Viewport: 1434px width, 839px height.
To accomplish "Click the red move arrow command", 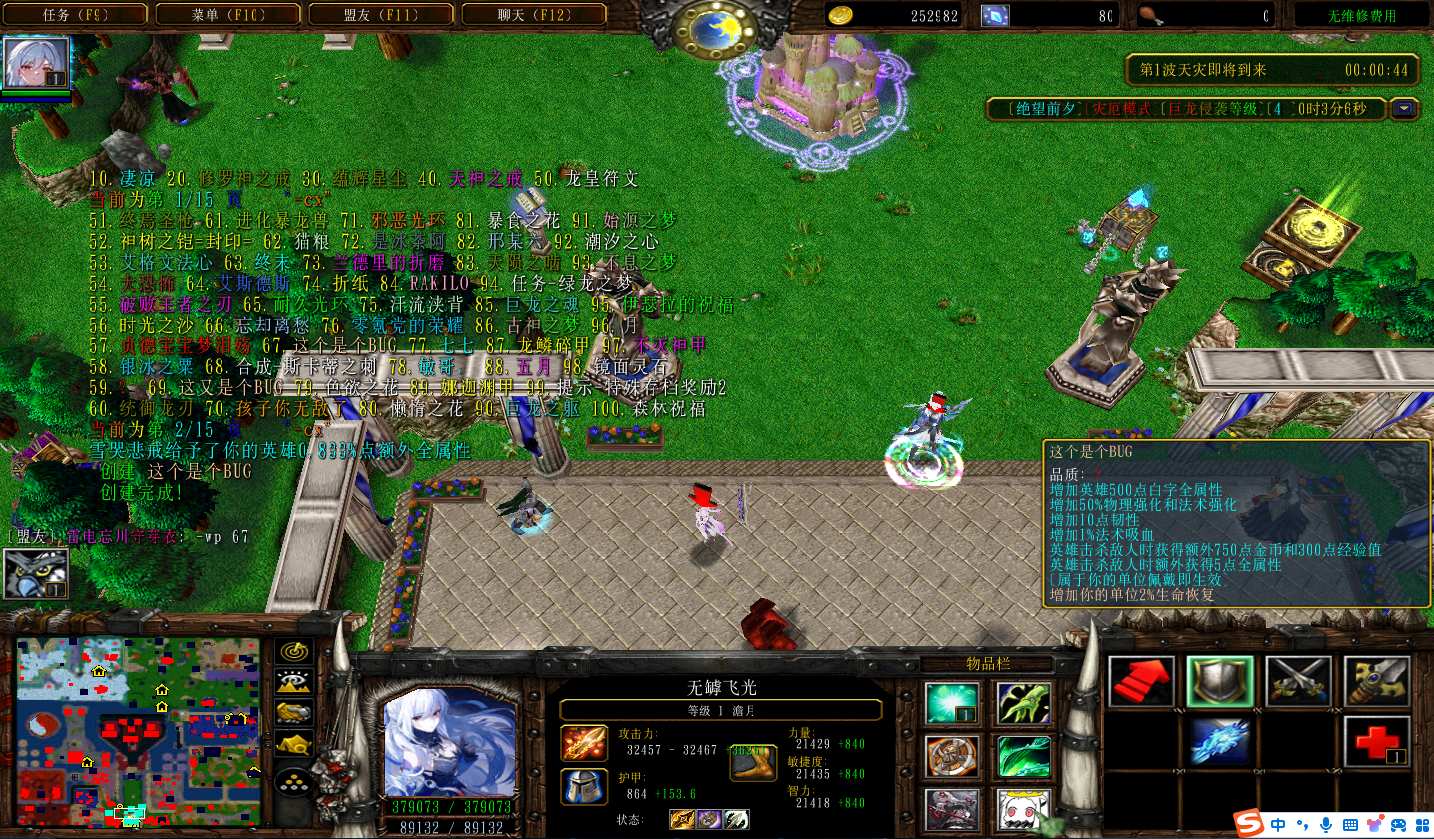I will [x=1142, y=682].
